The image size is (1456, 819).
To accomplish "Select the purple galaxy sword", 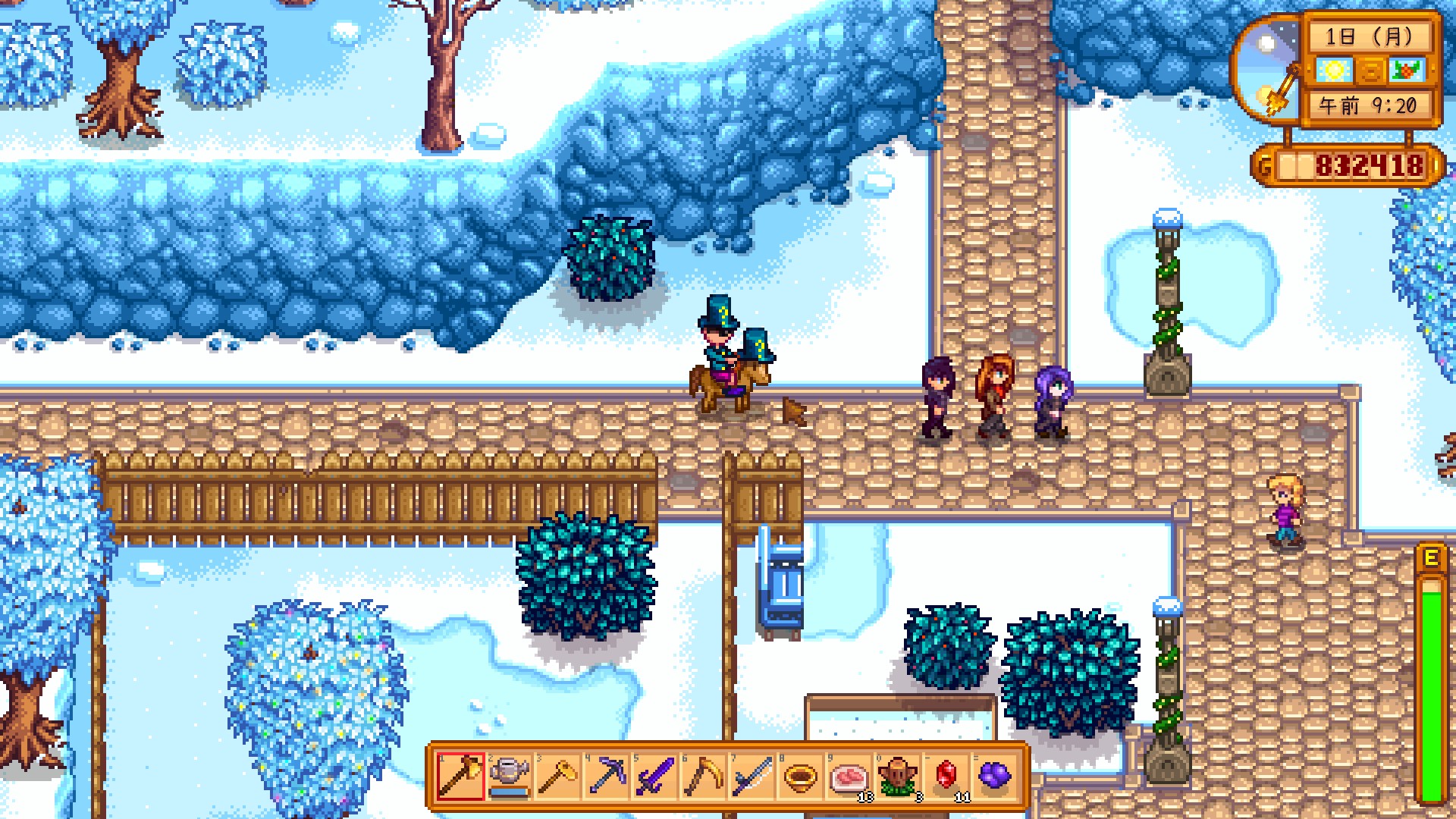I will point(654,777).
